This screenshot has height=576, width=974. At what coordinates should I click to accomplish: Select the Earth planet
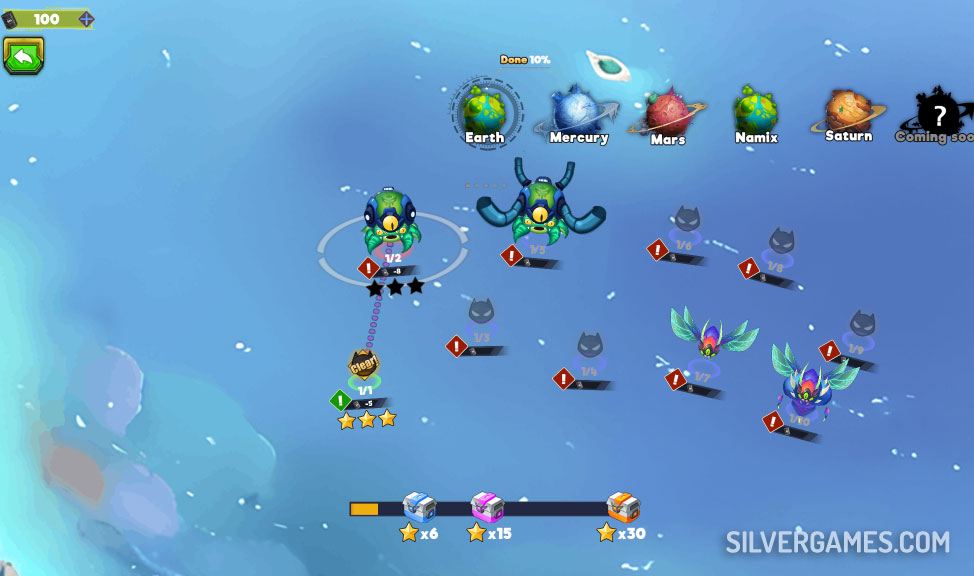pyautogui.click(x=484, y=111)
